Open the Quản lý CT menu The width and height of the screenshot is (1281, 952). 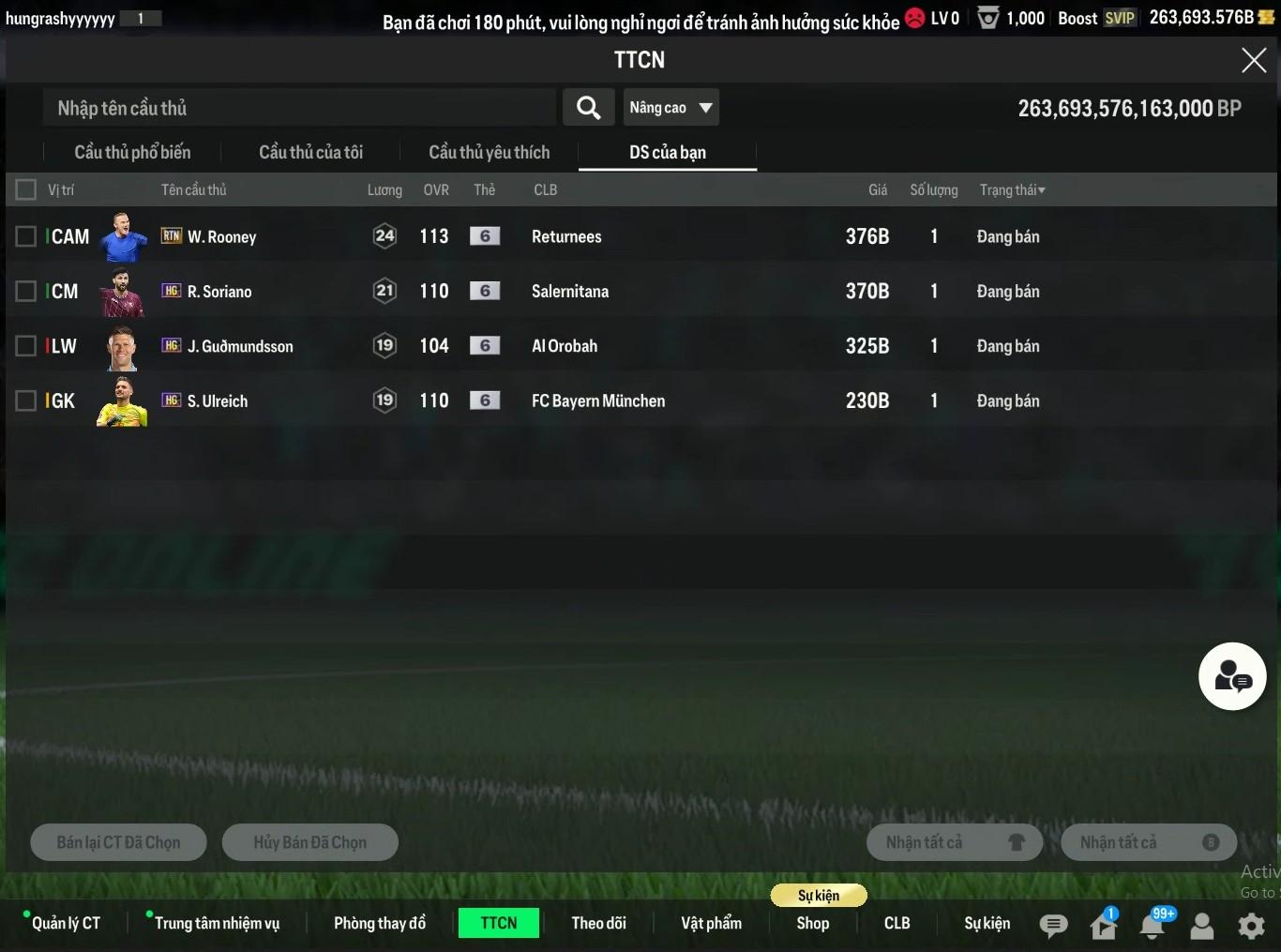[x=66, y=923]
